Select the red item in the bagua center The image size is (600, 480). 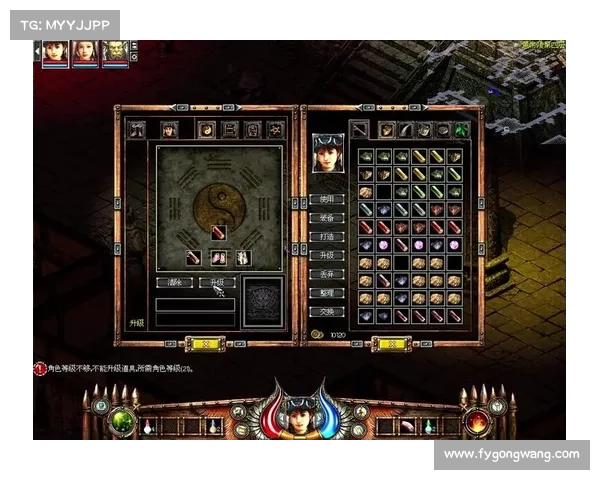point(219,233)
